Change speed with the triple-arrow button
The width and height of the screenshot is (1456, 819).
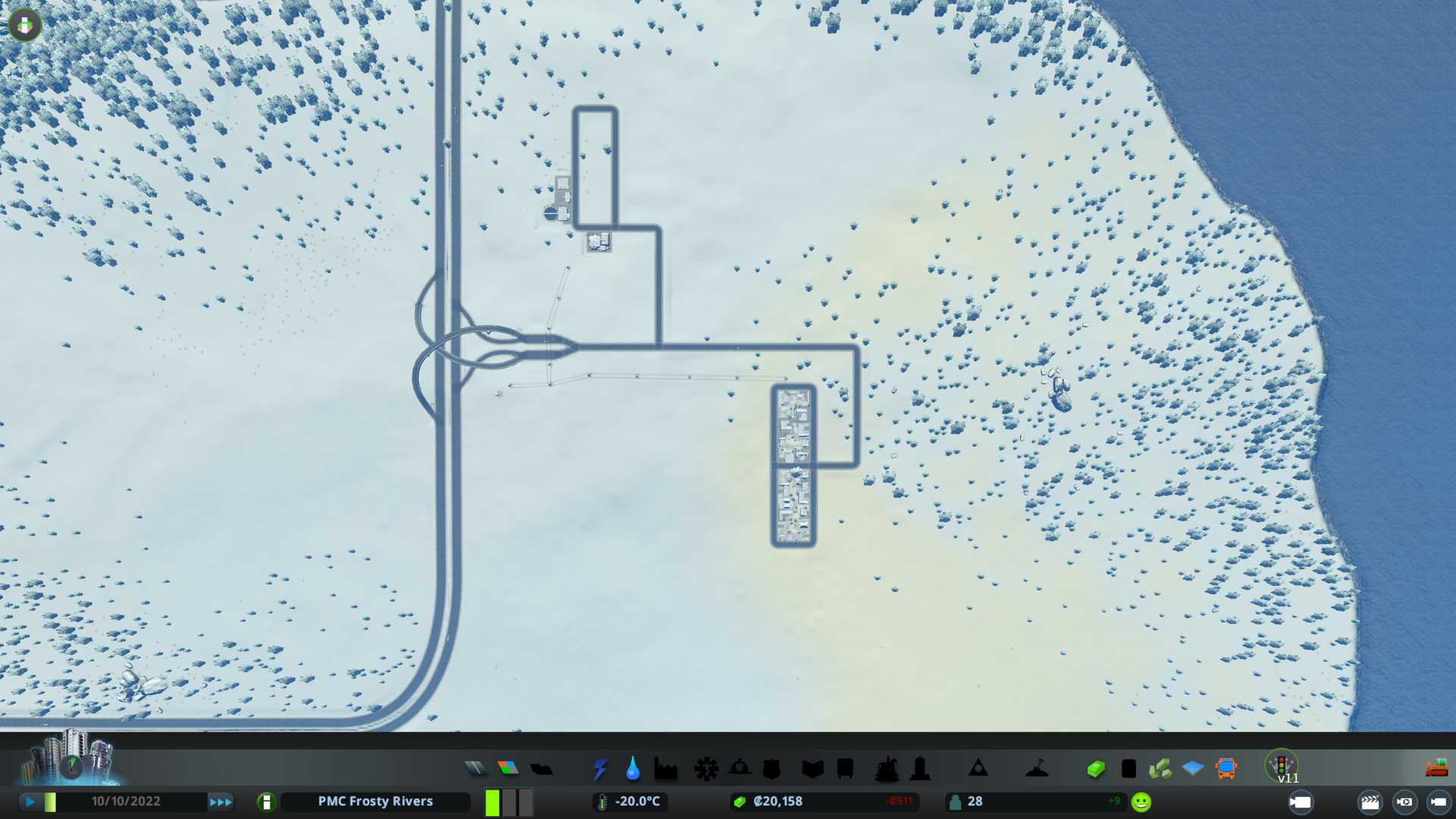coord(221,802)
